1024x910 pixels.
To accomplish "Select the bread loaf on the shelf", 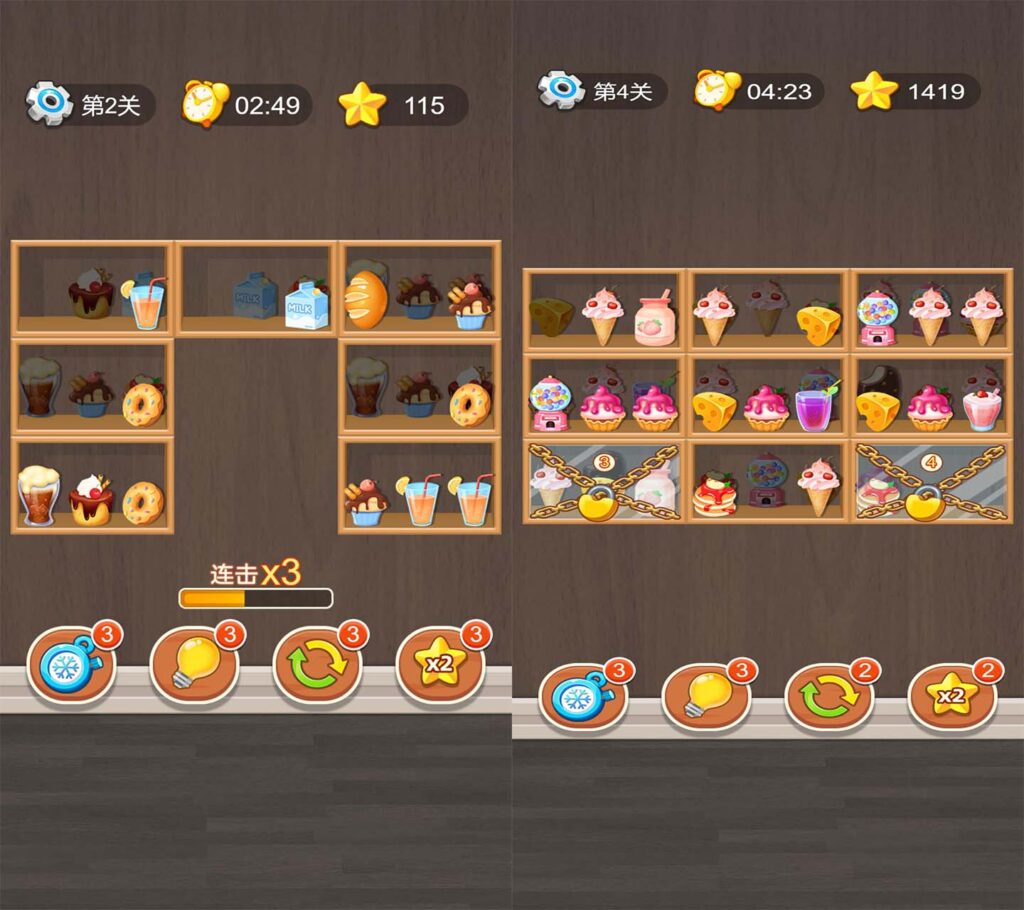I will point(366,295).
